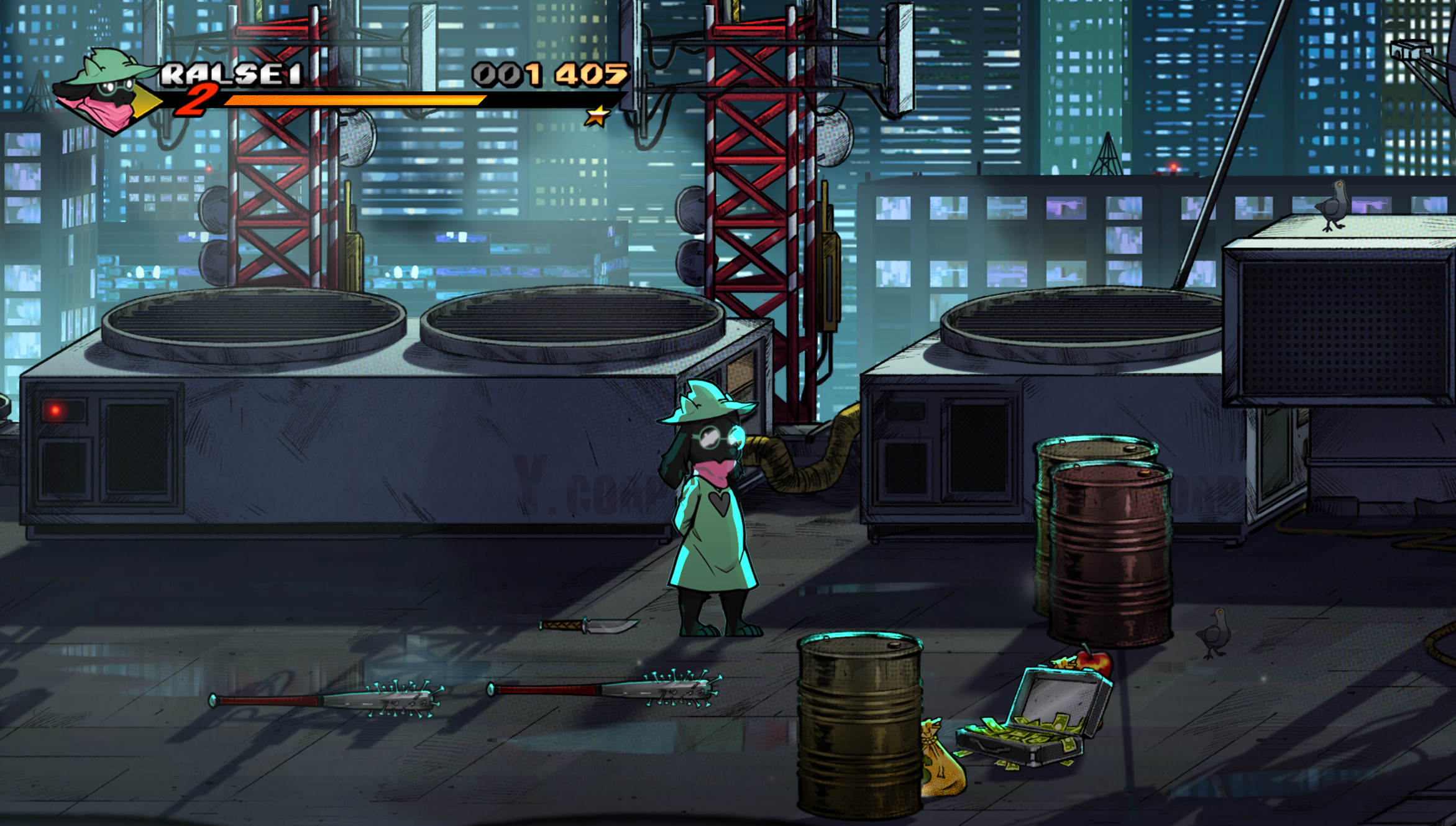Viewport: 1456px width, 826px height.
Task: Select the gold star special meter icon
Action: [x=598, y=114]
